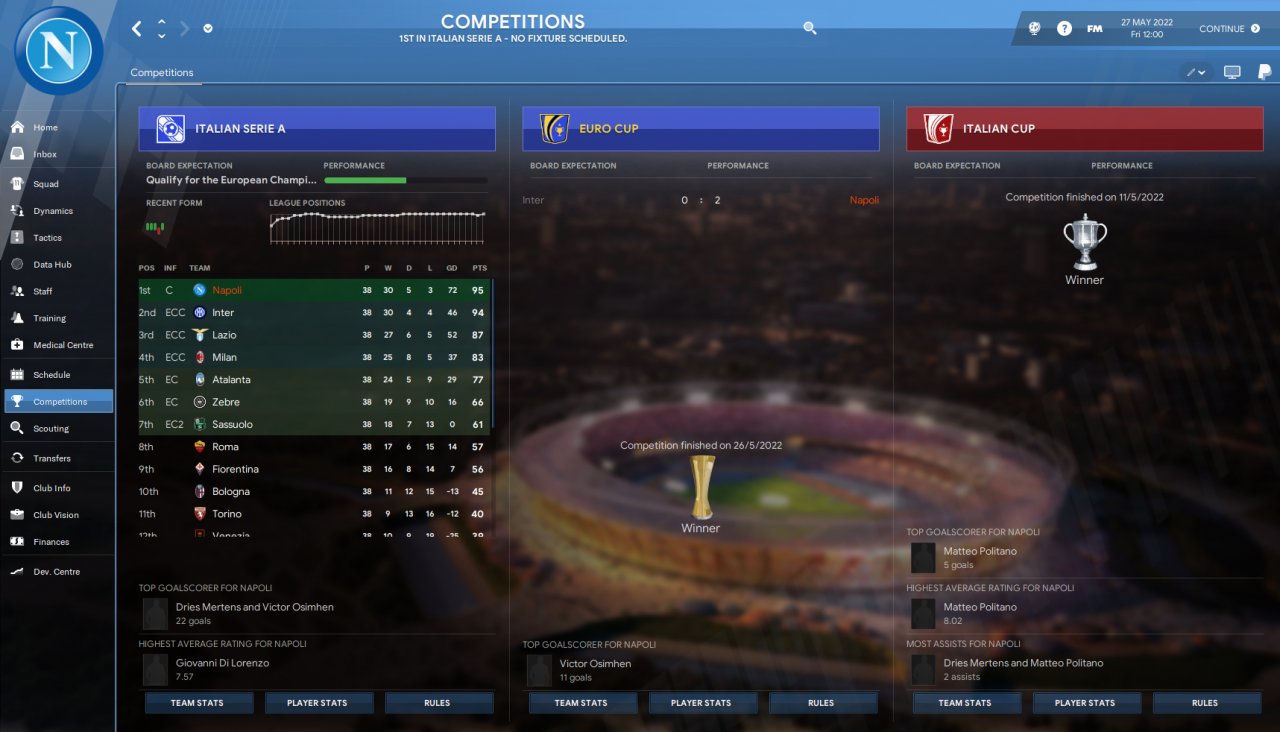Open the Tactics menu entry
Image resolution: width=1280 pixels, height=732 pixels.
click(x=47, y=238)
